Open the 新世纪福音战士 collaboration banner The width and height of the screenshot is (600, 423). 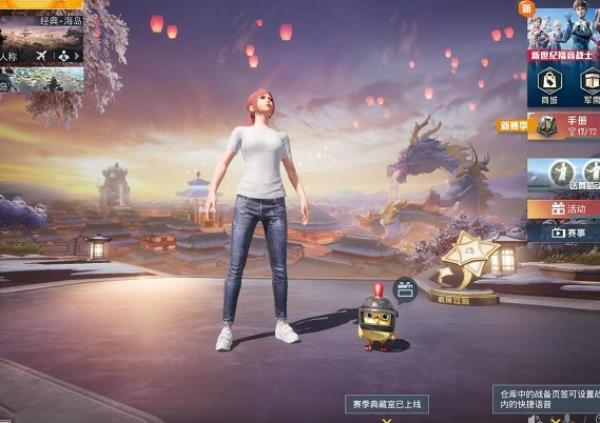point(563,30)
